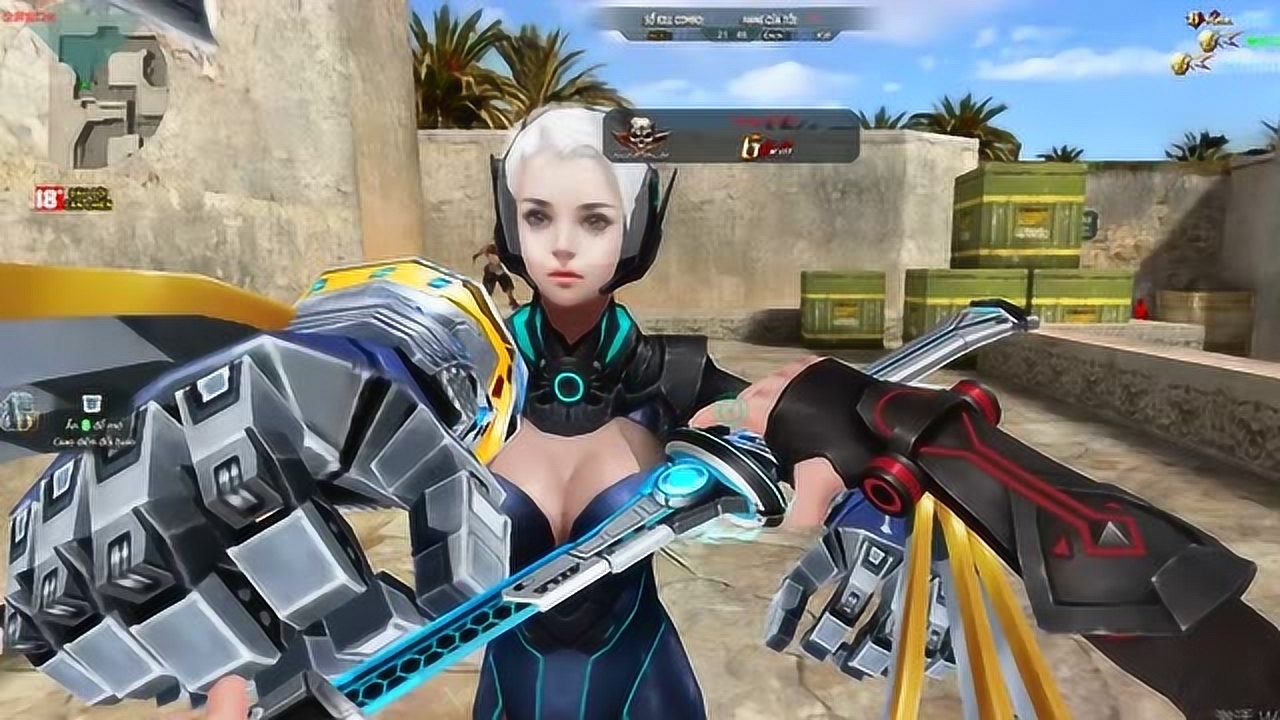
Task: Click the kill count number 21 on the HUD
Action: [x=720, y=33]
